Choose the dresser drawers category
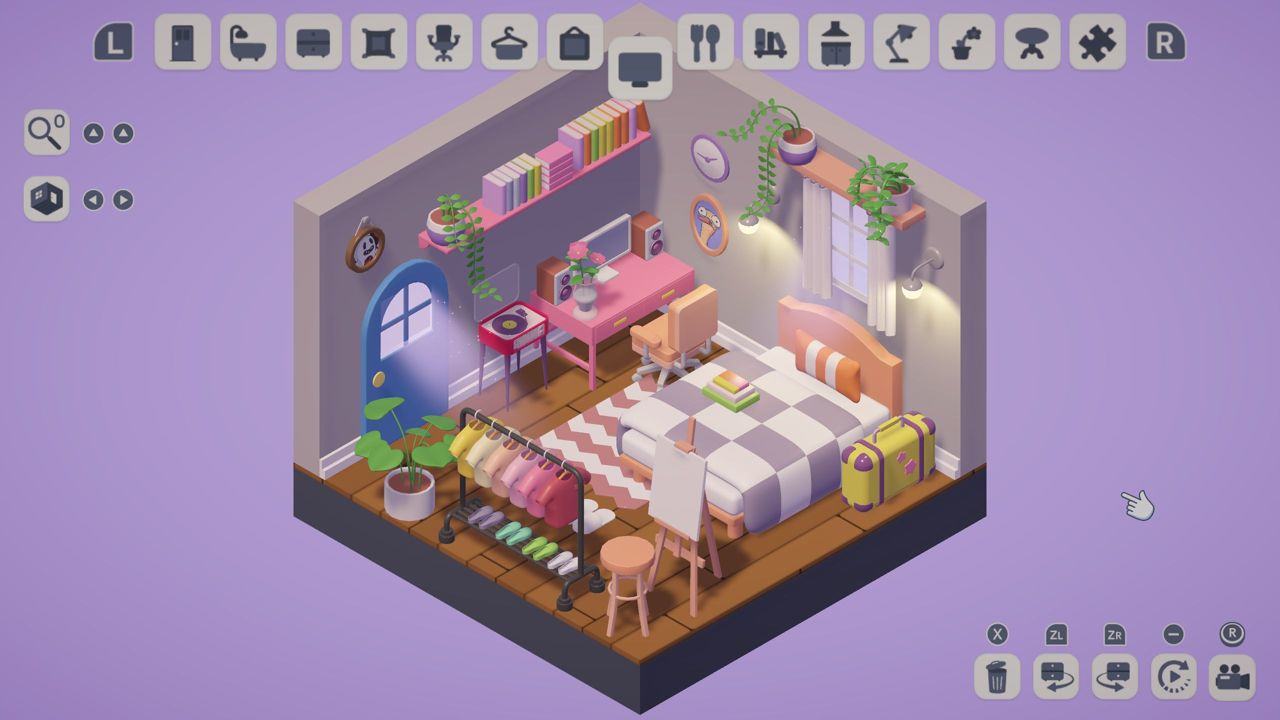The image size is (1280, 720). pos(313,43)
